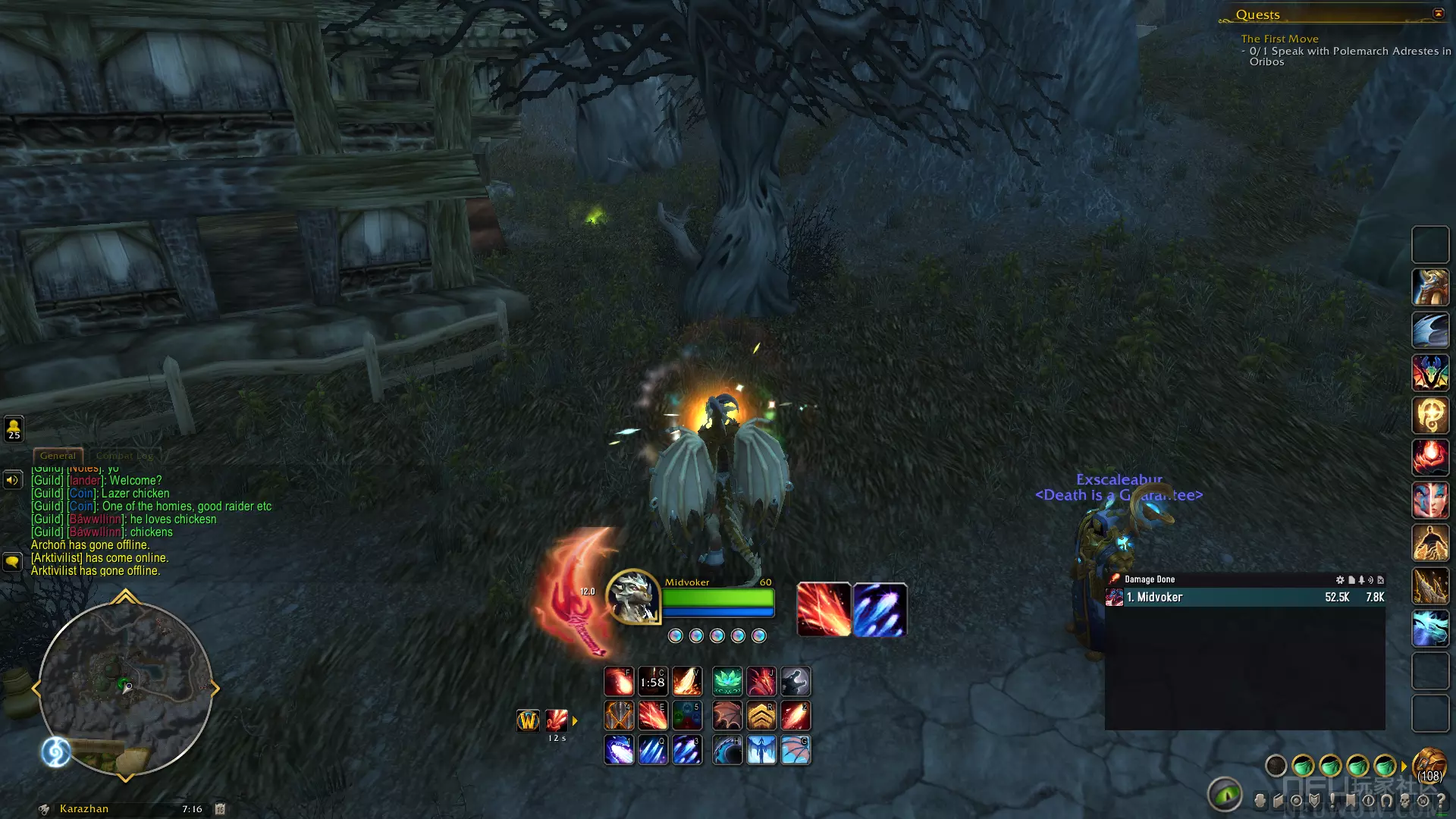This screenshot has height=819, width=1456.
Task: Collapse the Quests tracker header
Action: coord(1438,14)
